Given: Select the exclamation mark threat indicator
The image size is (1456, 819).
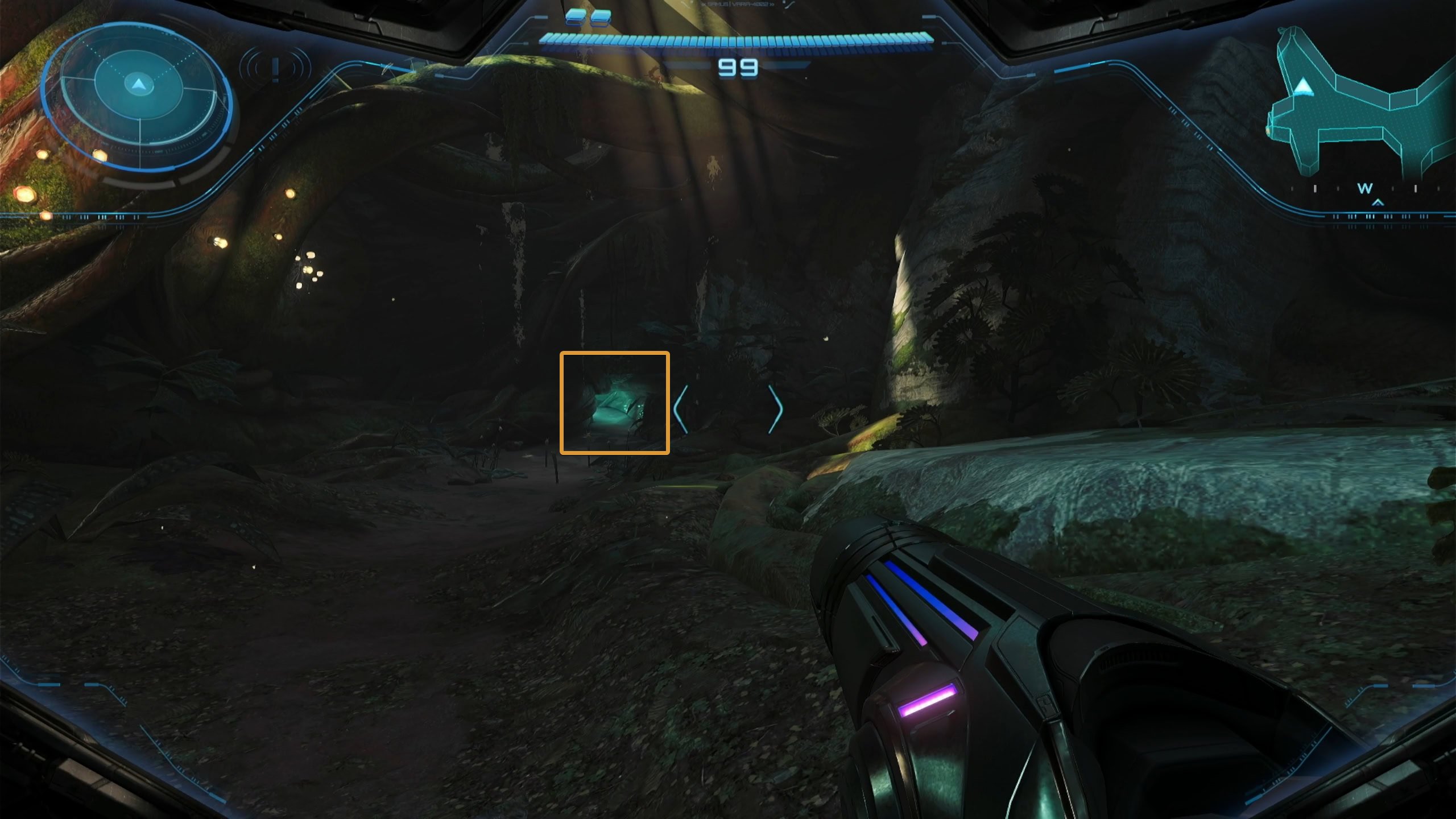Looking at the screenshot, I should click(275, 69).
